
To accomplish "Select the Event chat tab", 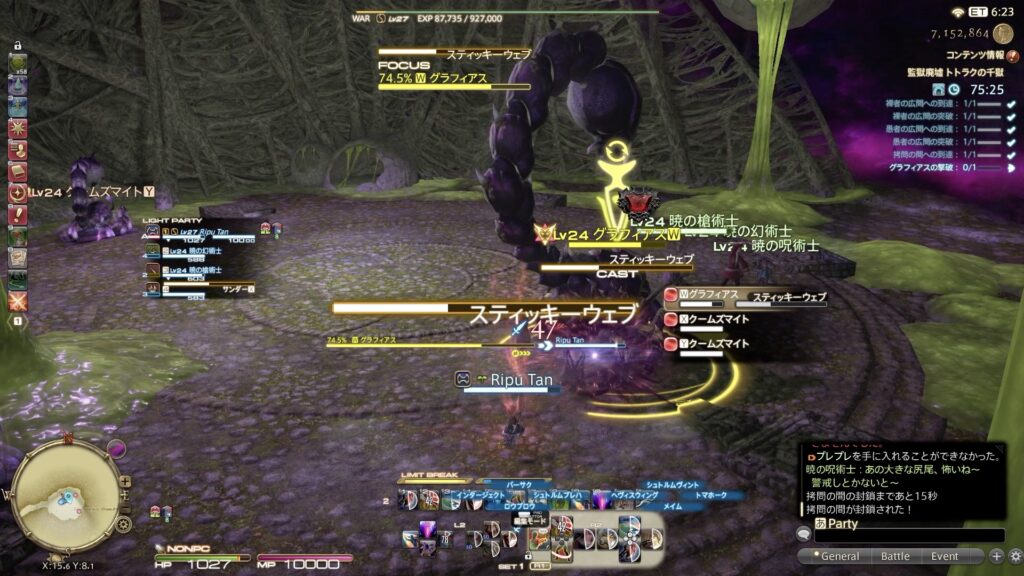I will tap(944, 556).
